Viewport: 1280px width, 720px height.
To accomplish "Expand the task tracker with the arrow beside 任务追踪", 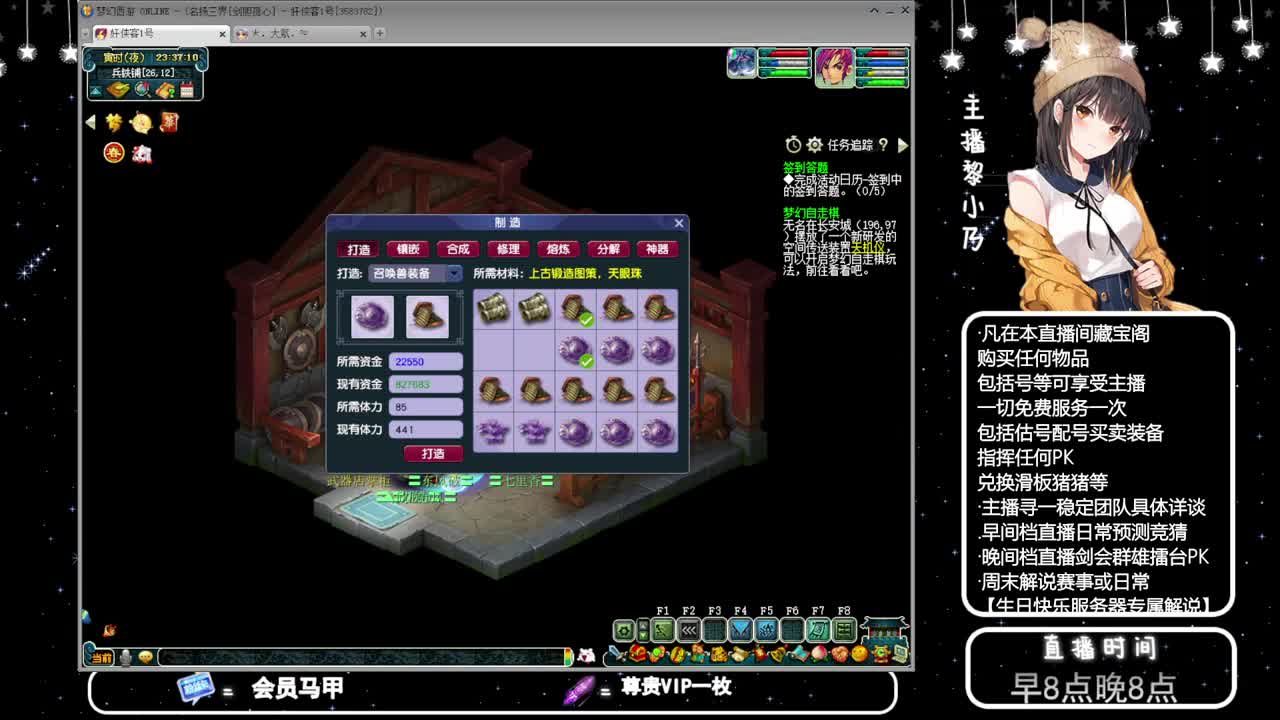I will click(903, 143).
